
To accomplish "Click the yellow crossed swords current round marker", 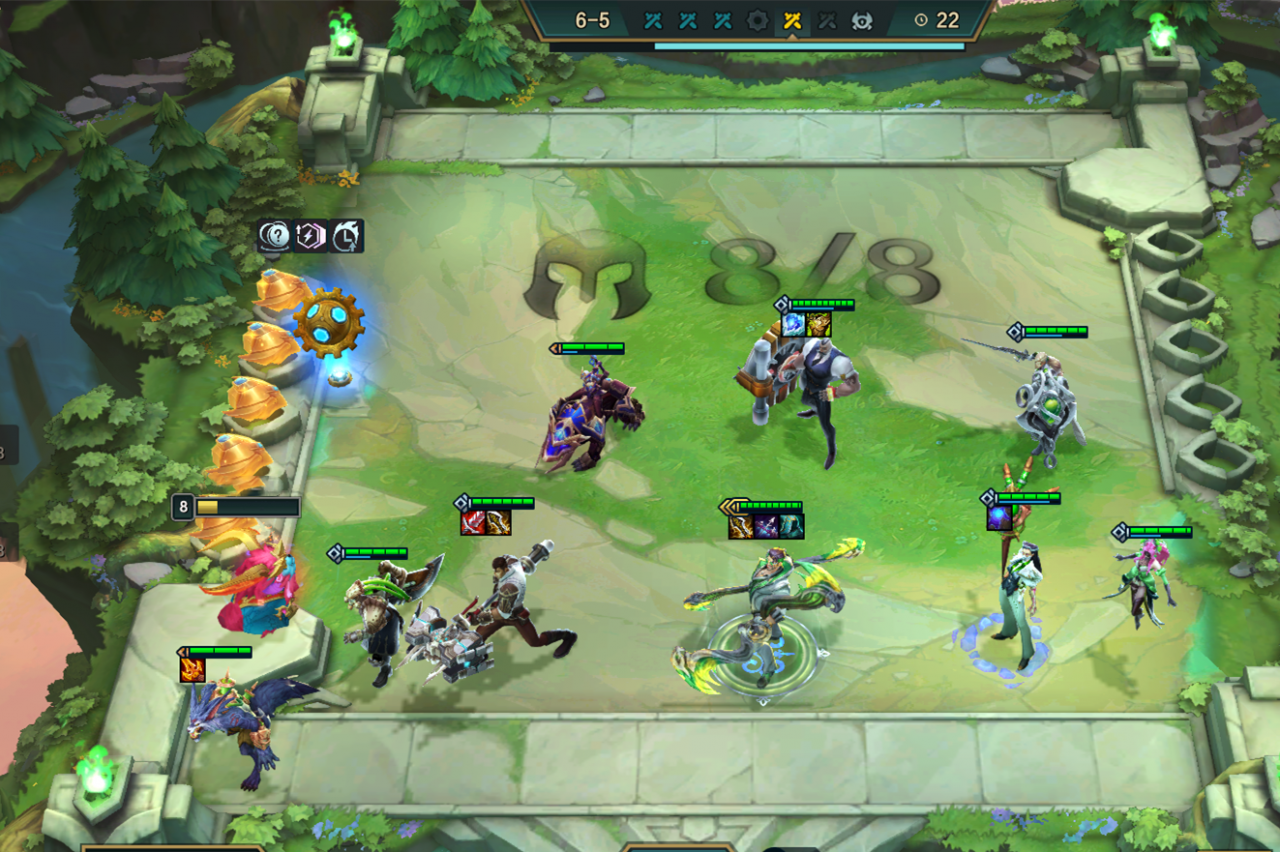I will pos(793,20).
